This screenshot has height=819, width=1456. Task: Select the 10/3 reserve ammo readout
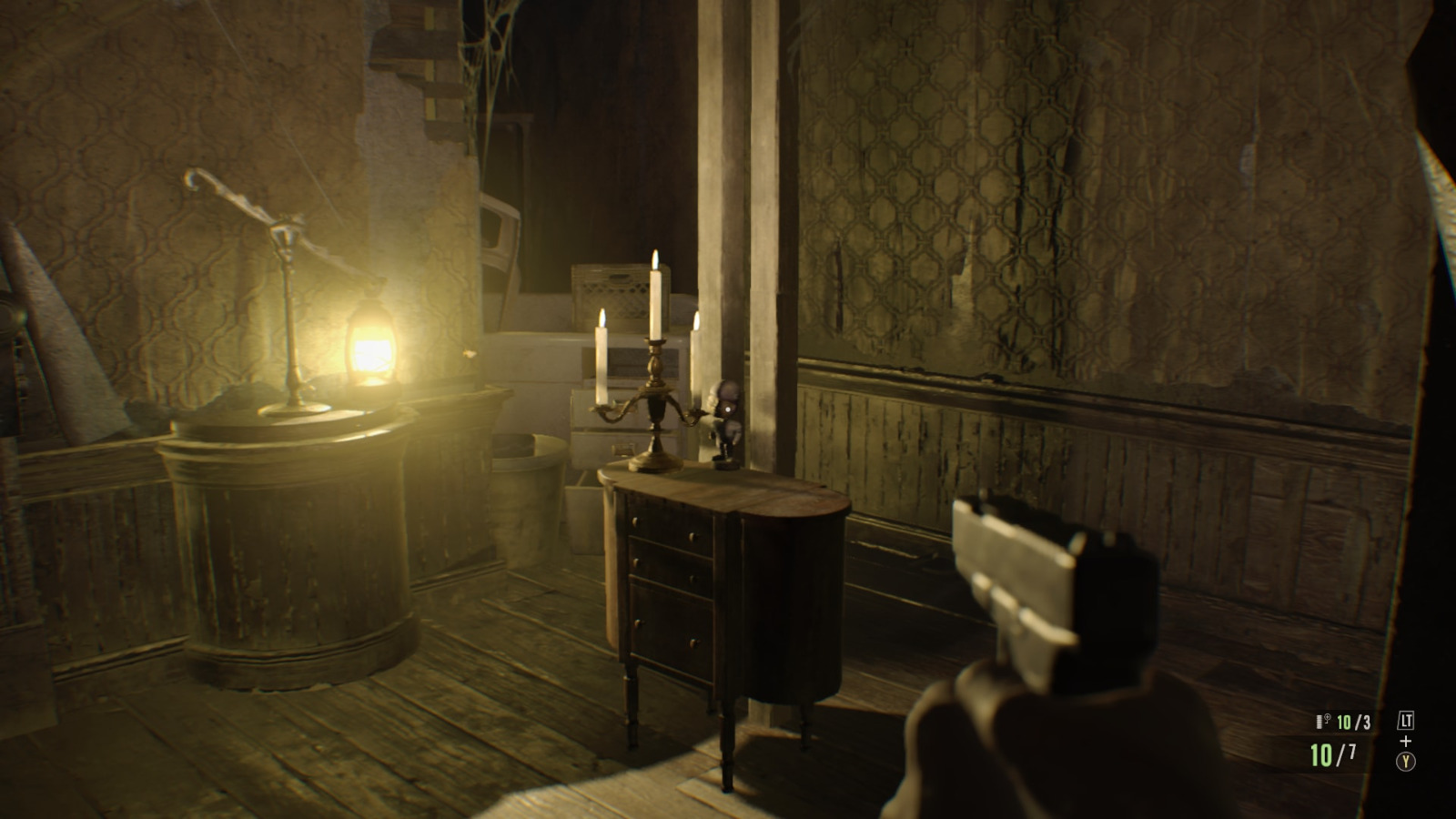coord(1353,722)
